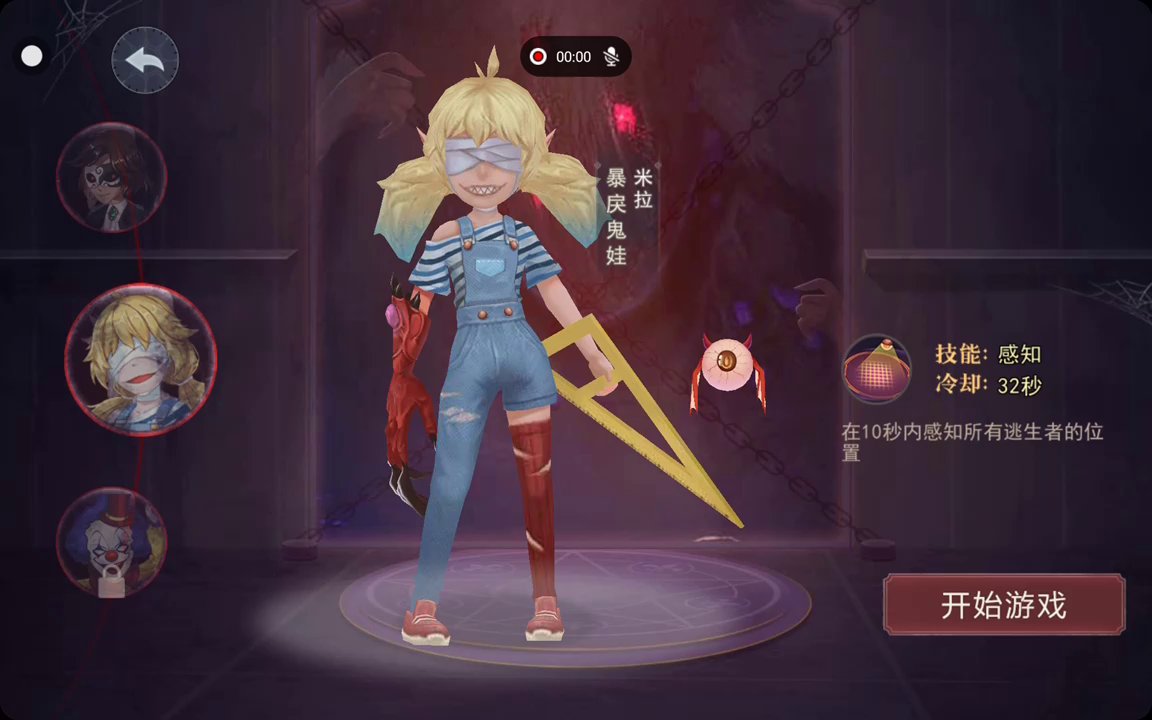This screenshot has width=1152, height=720.
Task: Go back using the arrow button
Action: click(145, 61)
